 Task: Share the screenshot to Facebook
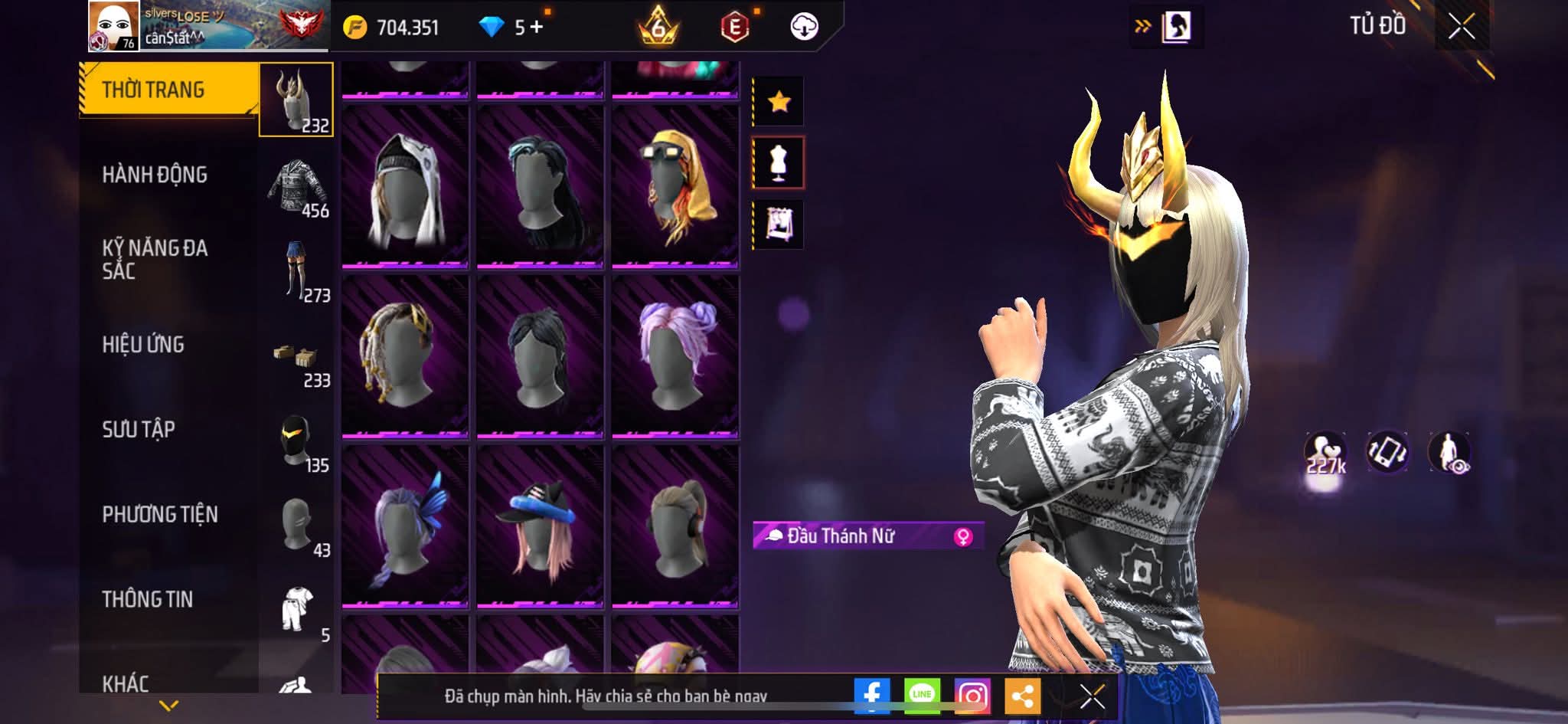click(x=872, y=695)
